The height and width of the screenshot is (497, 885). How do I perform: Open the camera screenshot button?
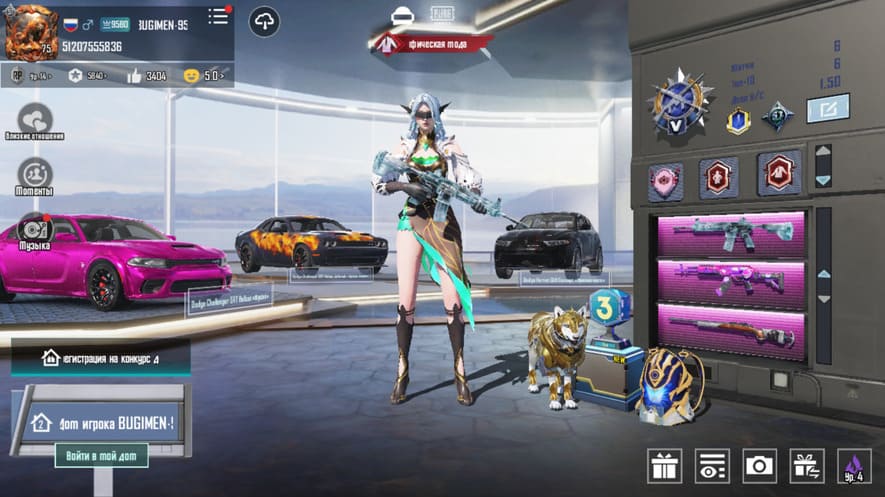click(759, 465)
